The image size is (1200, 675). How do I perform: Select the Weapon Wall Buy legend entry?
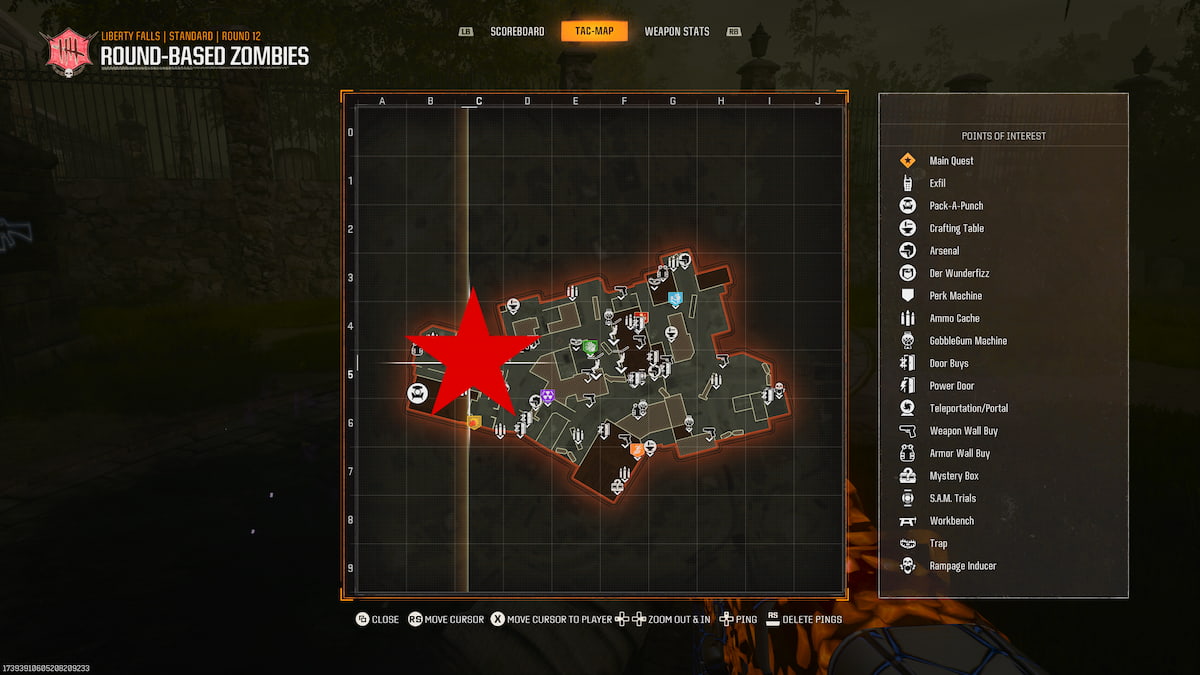tap(963, 431)
